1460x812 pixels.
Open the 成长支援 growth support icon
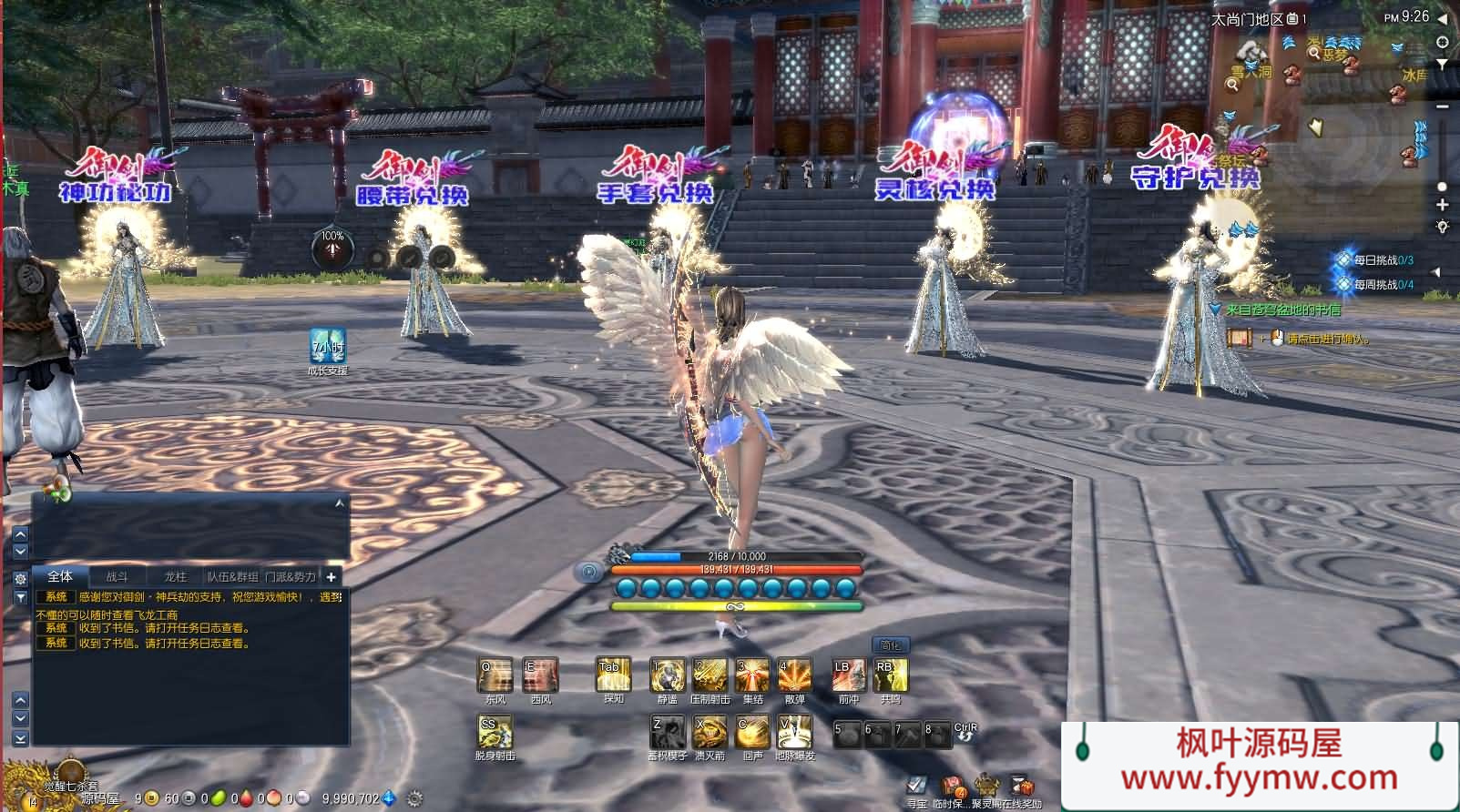point(327,346)
